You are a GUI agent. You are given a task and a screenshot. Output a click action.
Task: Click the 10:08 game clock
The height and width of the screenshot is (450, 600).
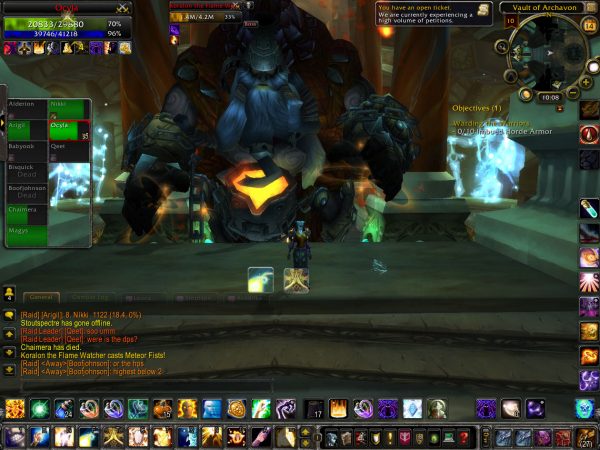[x=550, y=97]
